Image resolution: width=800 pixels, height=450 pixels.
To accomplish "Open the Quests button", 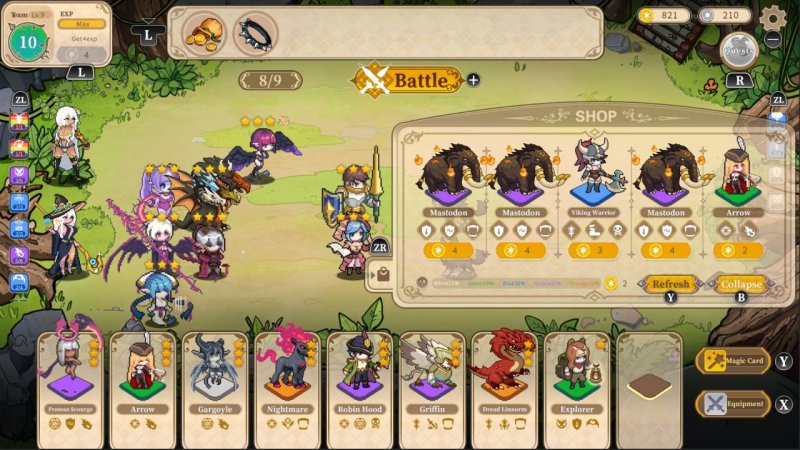I will coord(740,50).
